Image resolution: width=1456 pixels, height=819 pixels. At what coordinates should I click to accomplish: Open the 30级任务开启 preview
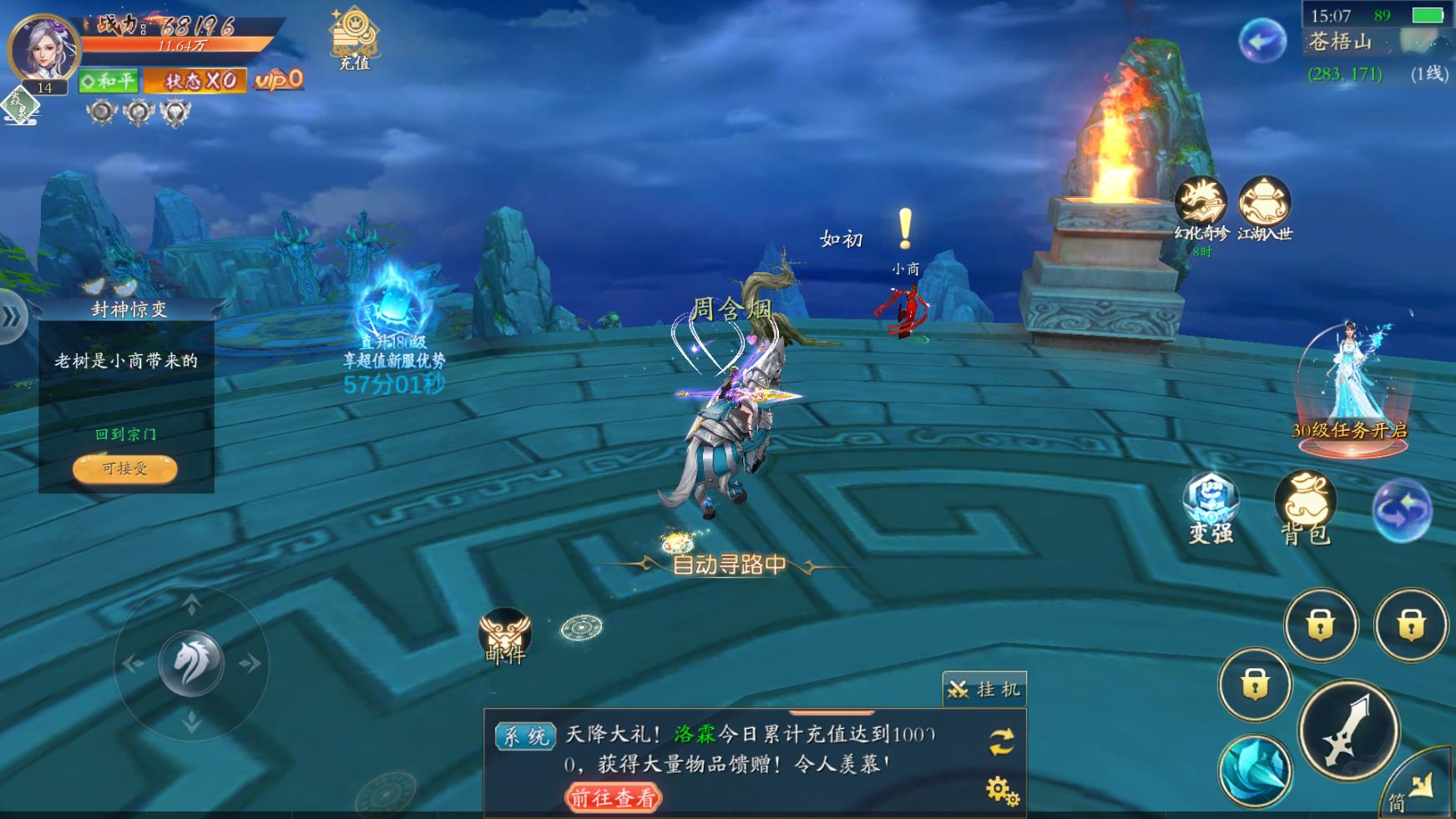click(1349, 392)
